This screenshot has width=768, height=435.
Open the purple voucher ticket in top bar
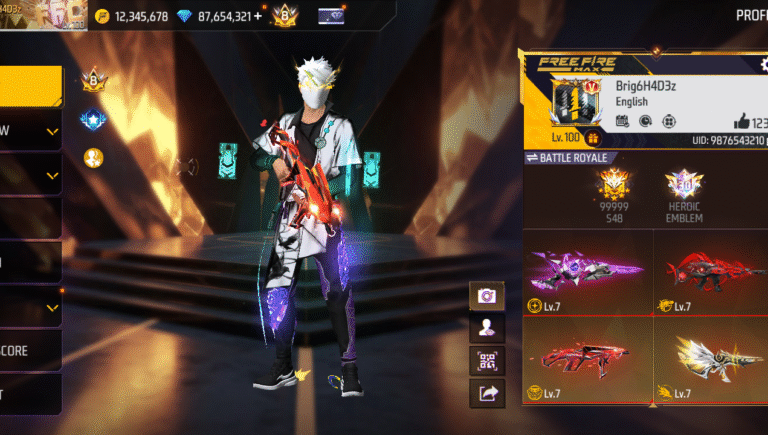tap(331, 16)
